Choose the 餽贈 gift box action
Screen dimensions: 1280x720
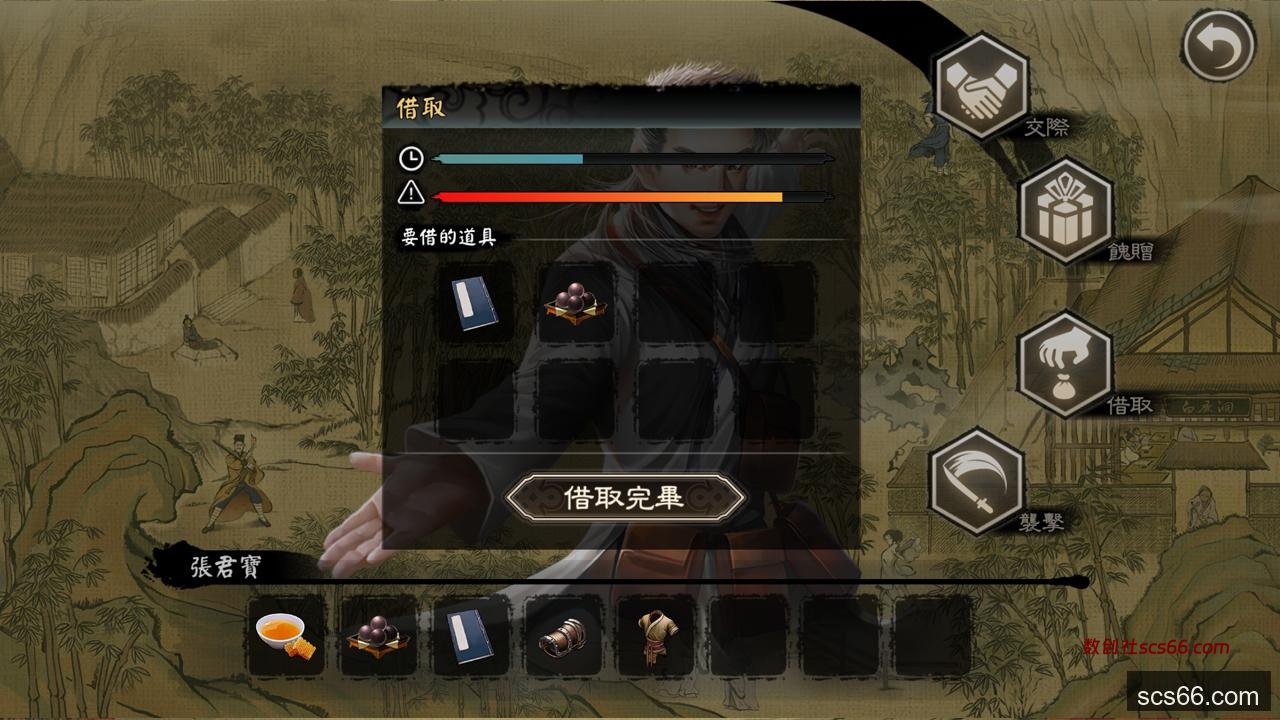pos(1065,211)
